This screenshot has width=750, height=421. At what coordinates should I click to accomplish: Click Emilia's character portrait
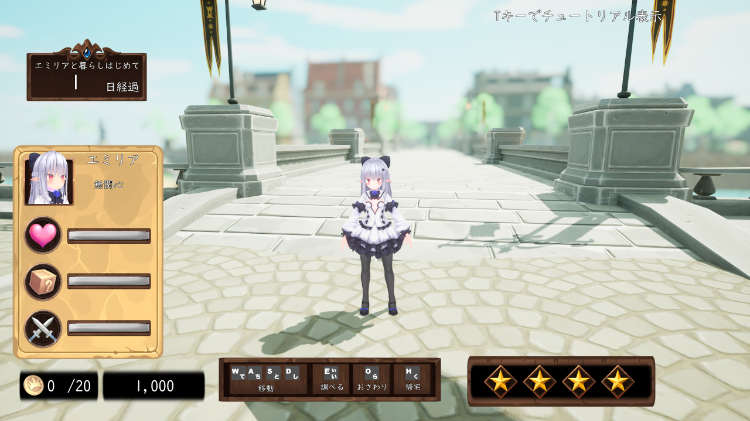(48, 180)
